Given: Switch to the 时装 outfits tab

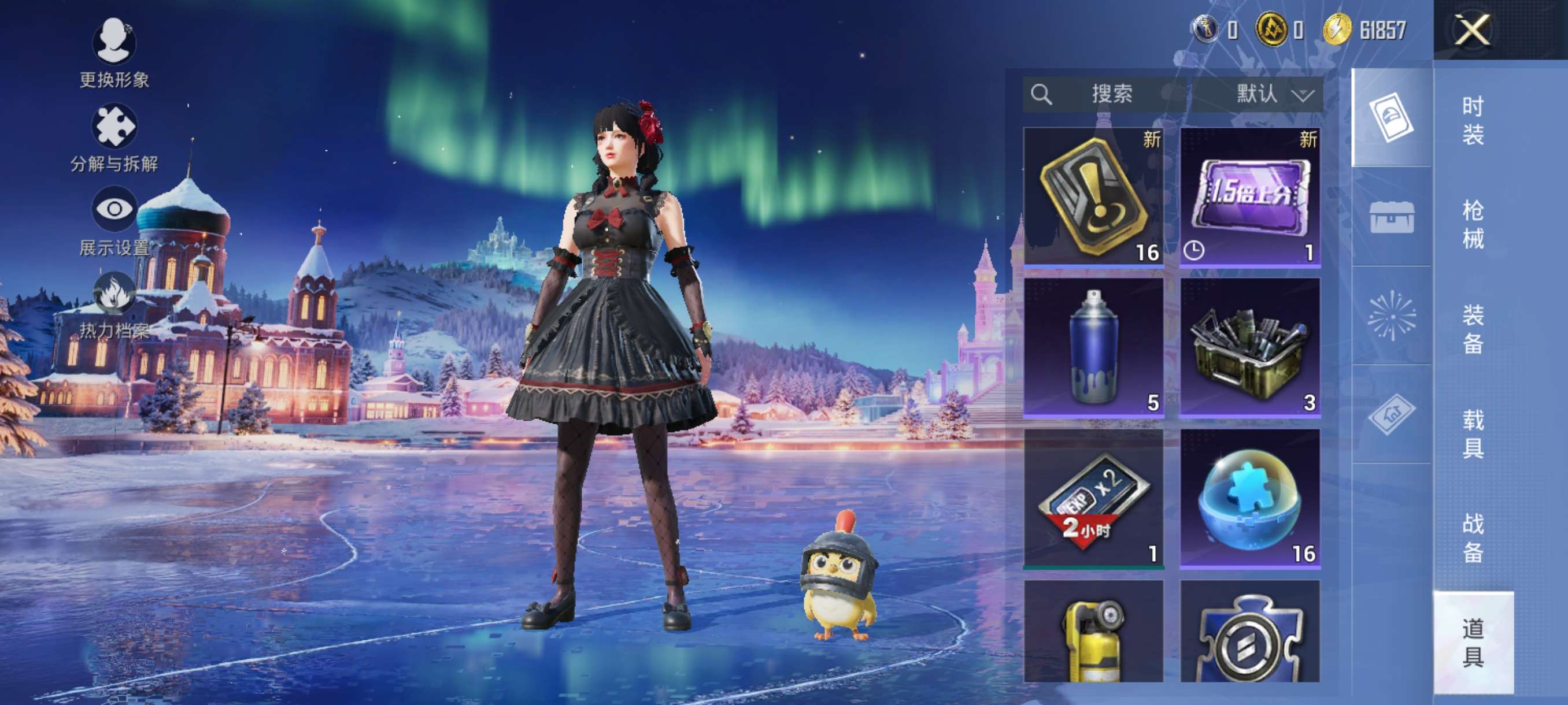Looking at the screenshot, I should point(1473,120).
